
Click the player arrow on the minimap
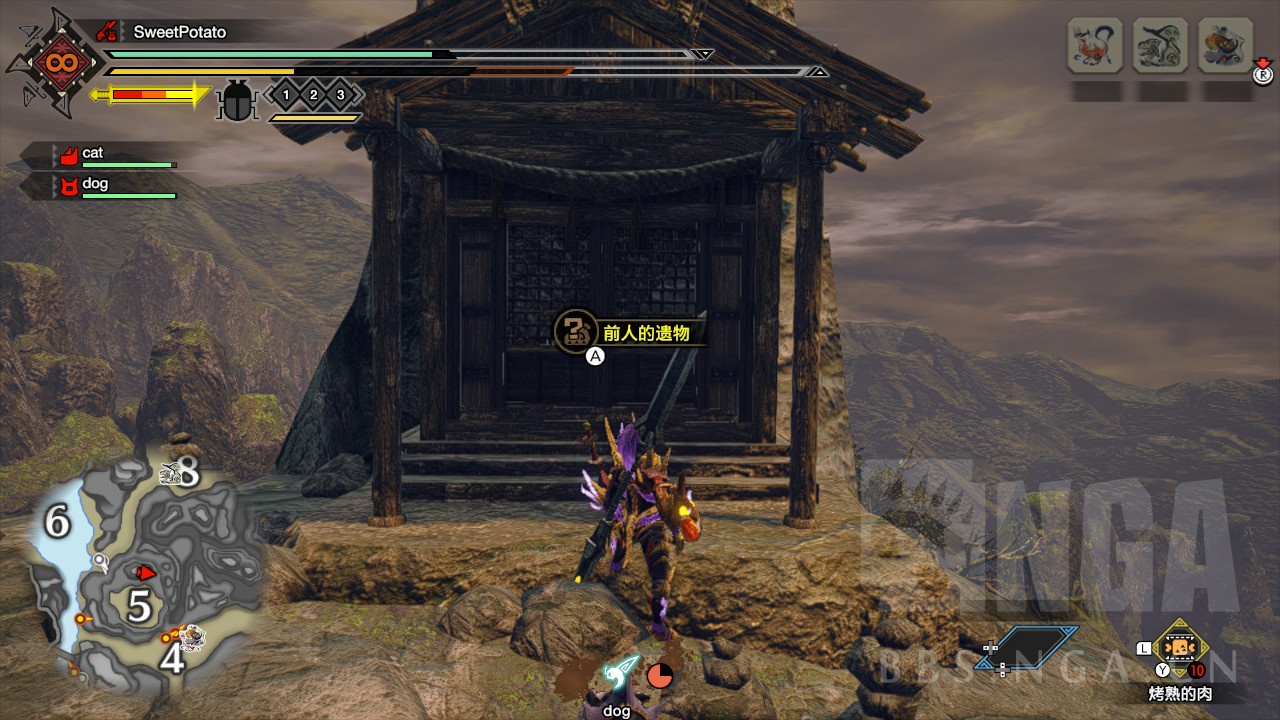tap(146, 572)
